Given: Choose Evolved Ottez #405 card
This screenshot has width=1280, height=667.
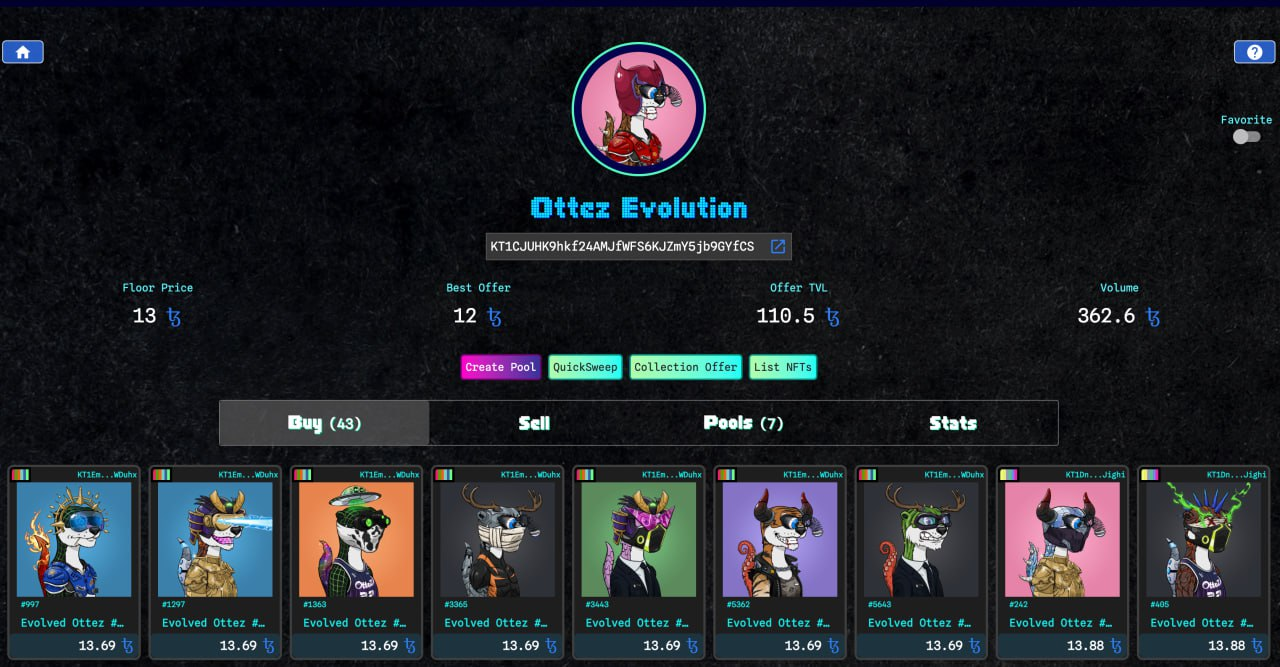Looking at the screenshot, I should tap(1202, 540).
